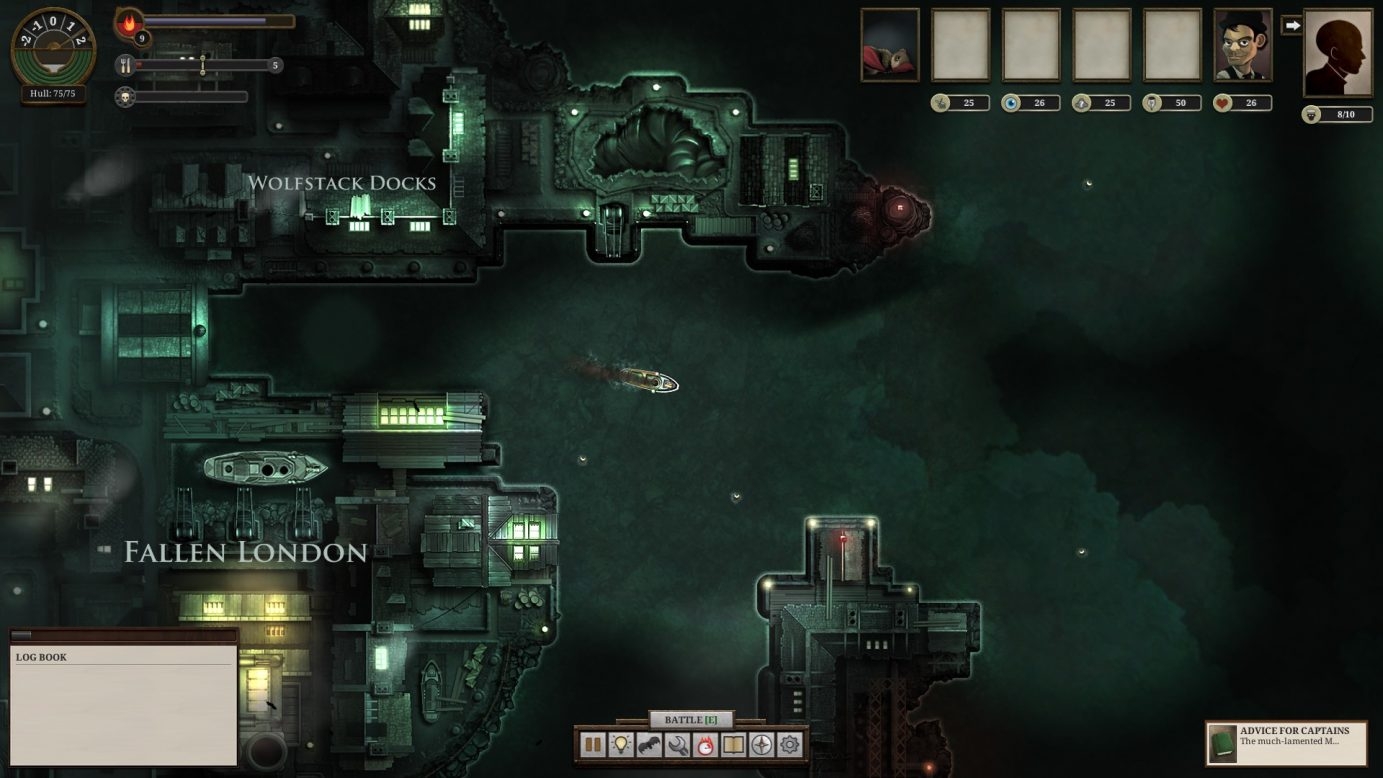Select the sleeping mascot officer portrait
Image resolution: width=1383 pixels, height=778 pixels.
coord(890,45)
